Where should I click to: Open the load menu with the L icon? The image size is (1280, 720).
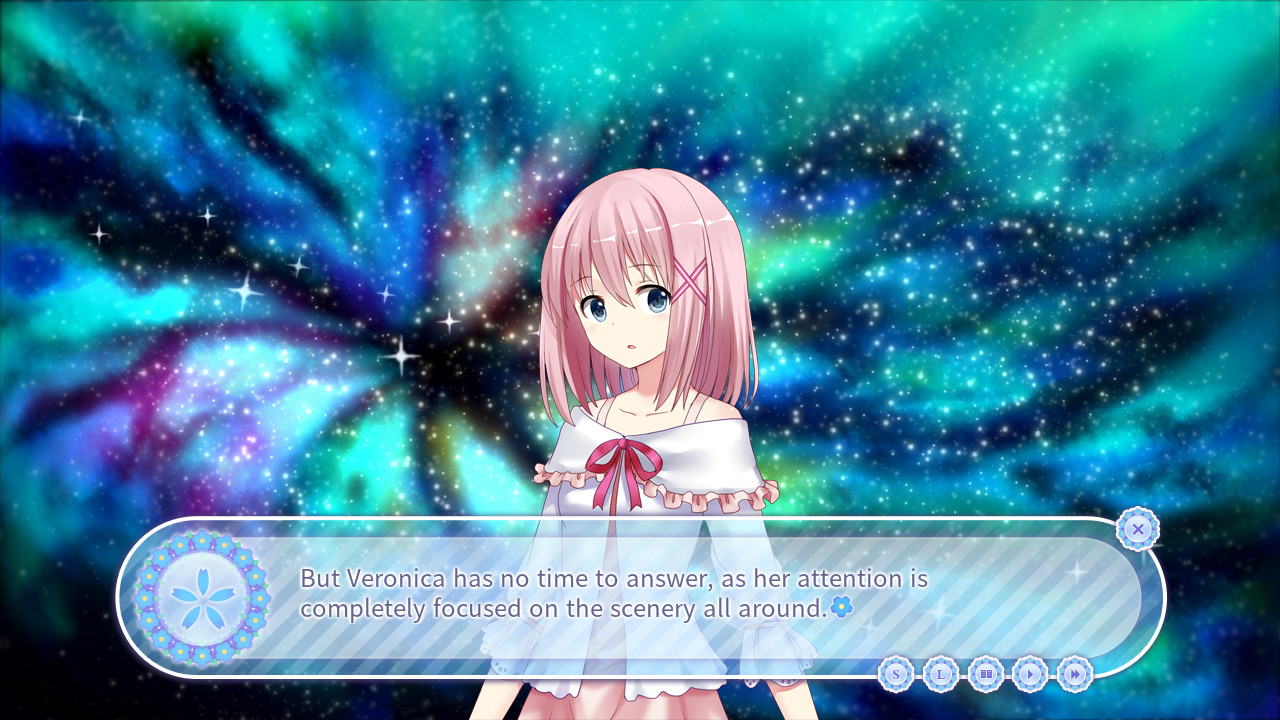[x=941, y=675]
